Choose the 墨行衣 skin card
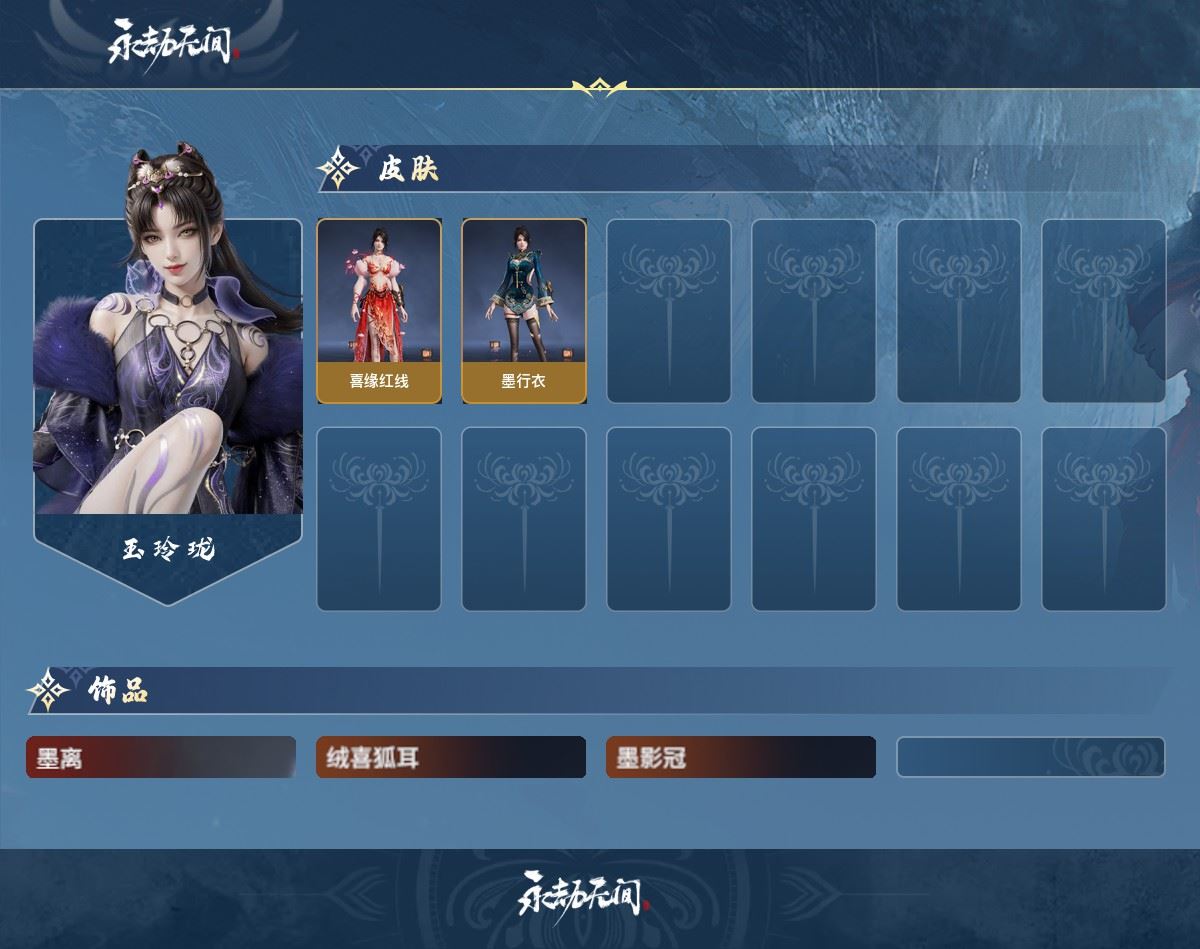The height and width of the screenshot is (949, 1200). tap(524, 311)
